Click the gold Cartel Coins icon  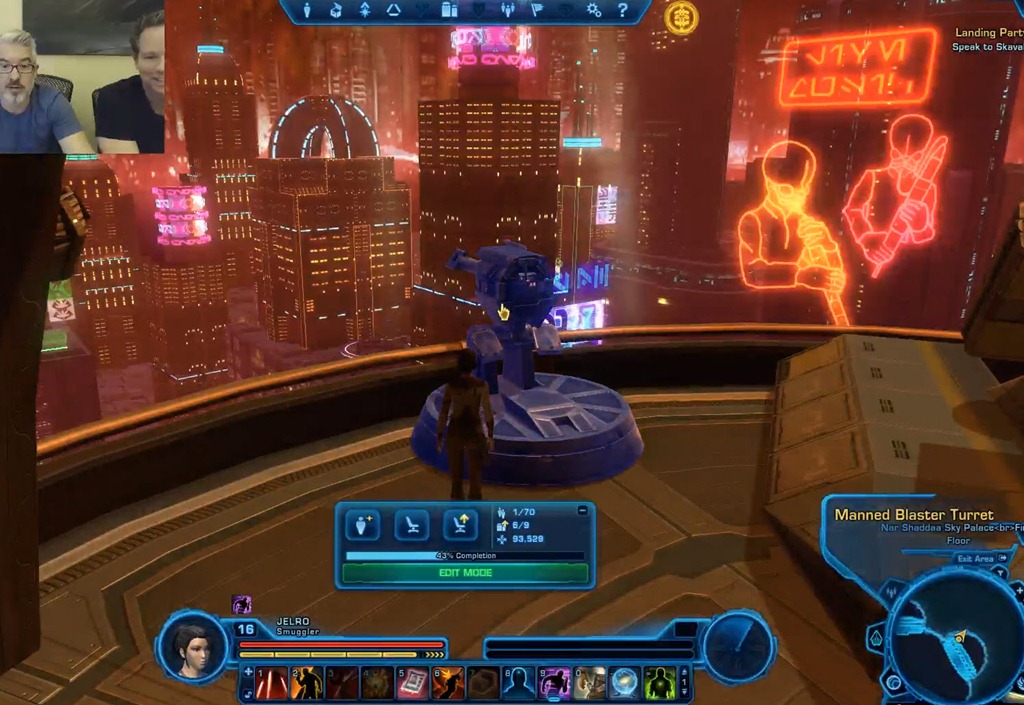coord(681,17)
